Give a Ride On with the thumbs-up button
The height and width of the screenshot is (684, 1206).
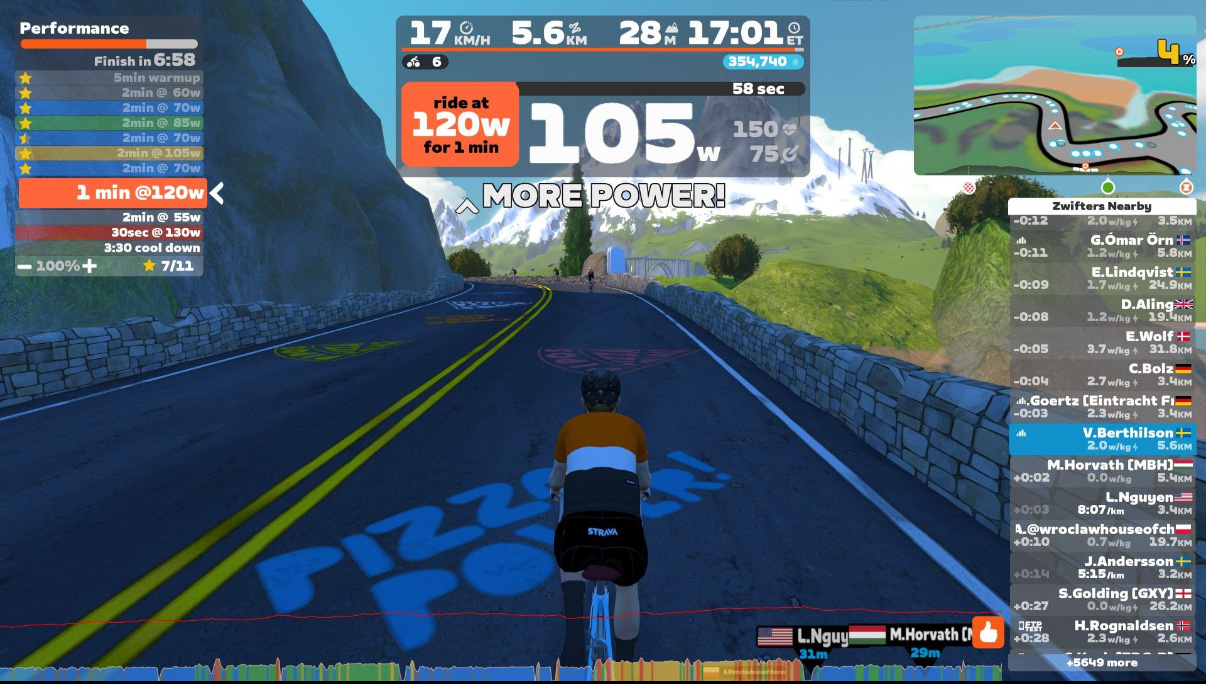[x=988, y=633]
